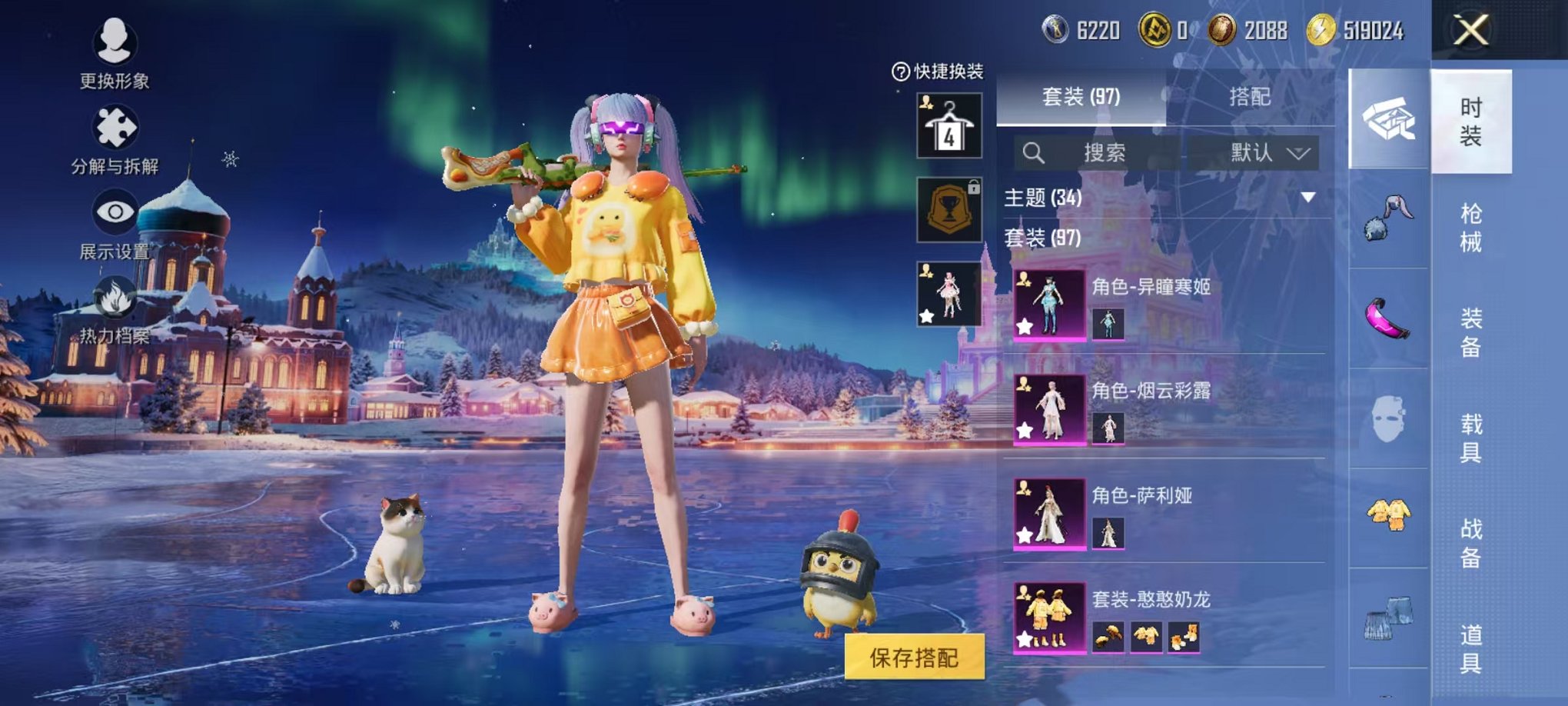Viewport: 1568px width, 706px height.
Task: Select the 分解与拆解 puzzle icon
Action: point(114,125)
